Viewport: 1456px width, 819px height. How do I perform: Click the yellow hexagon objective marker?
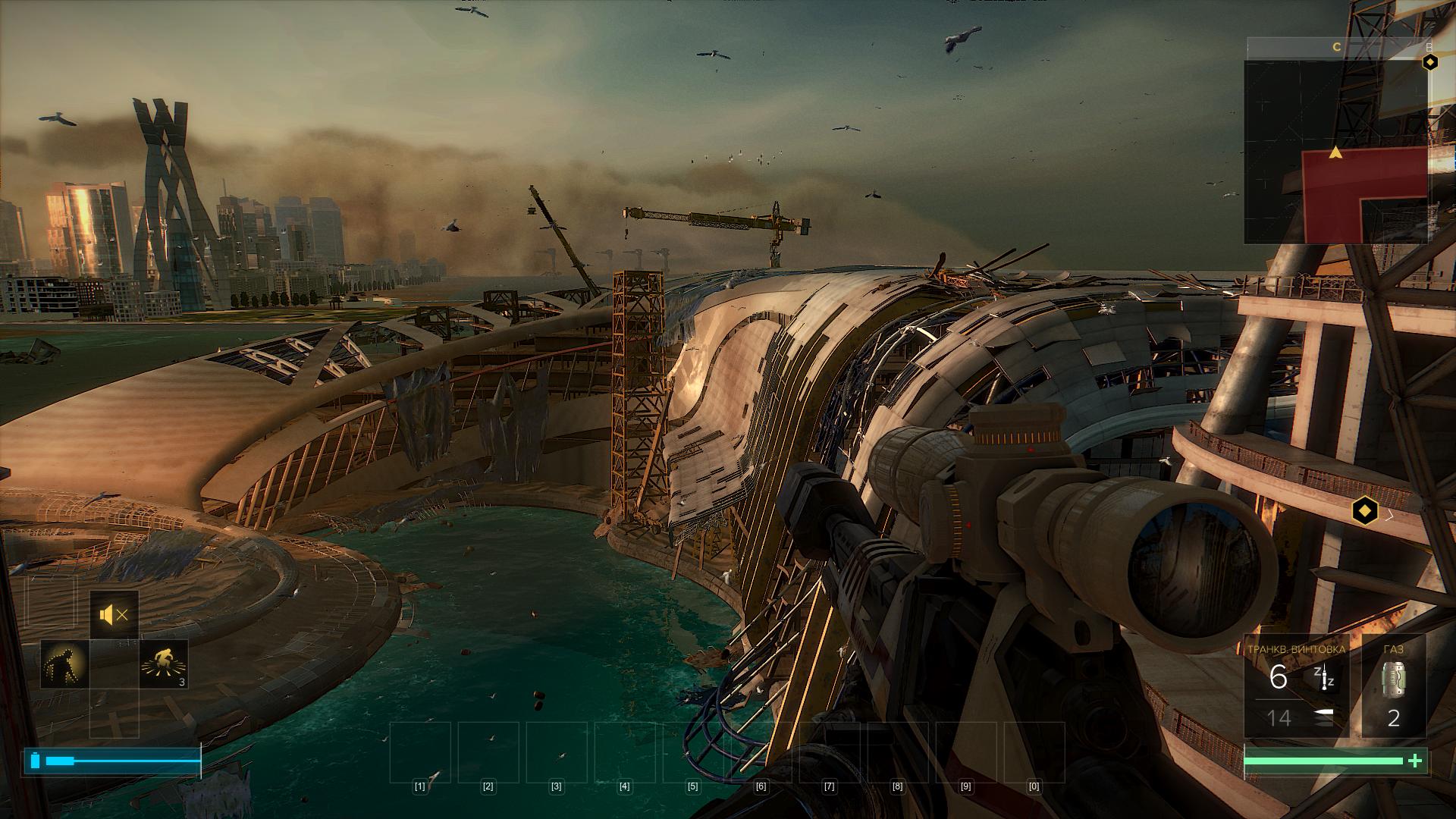point(1365,510)
